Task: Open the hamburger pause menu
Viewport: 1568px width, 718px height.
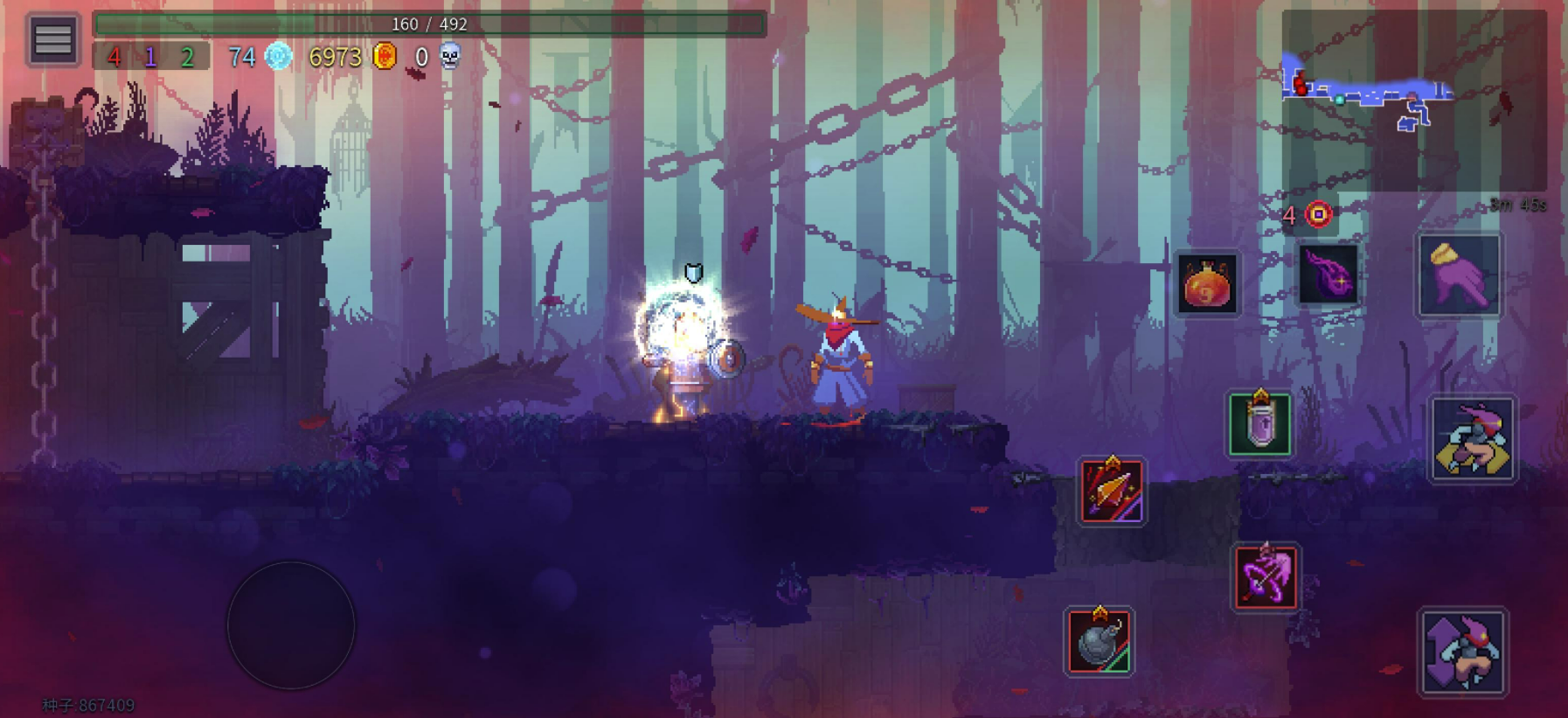Action: (52, 39)
